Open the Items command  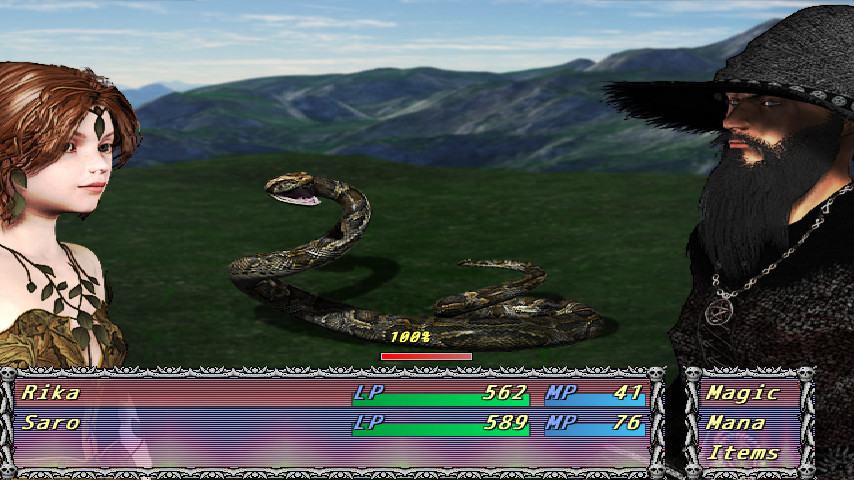point(742,453)
